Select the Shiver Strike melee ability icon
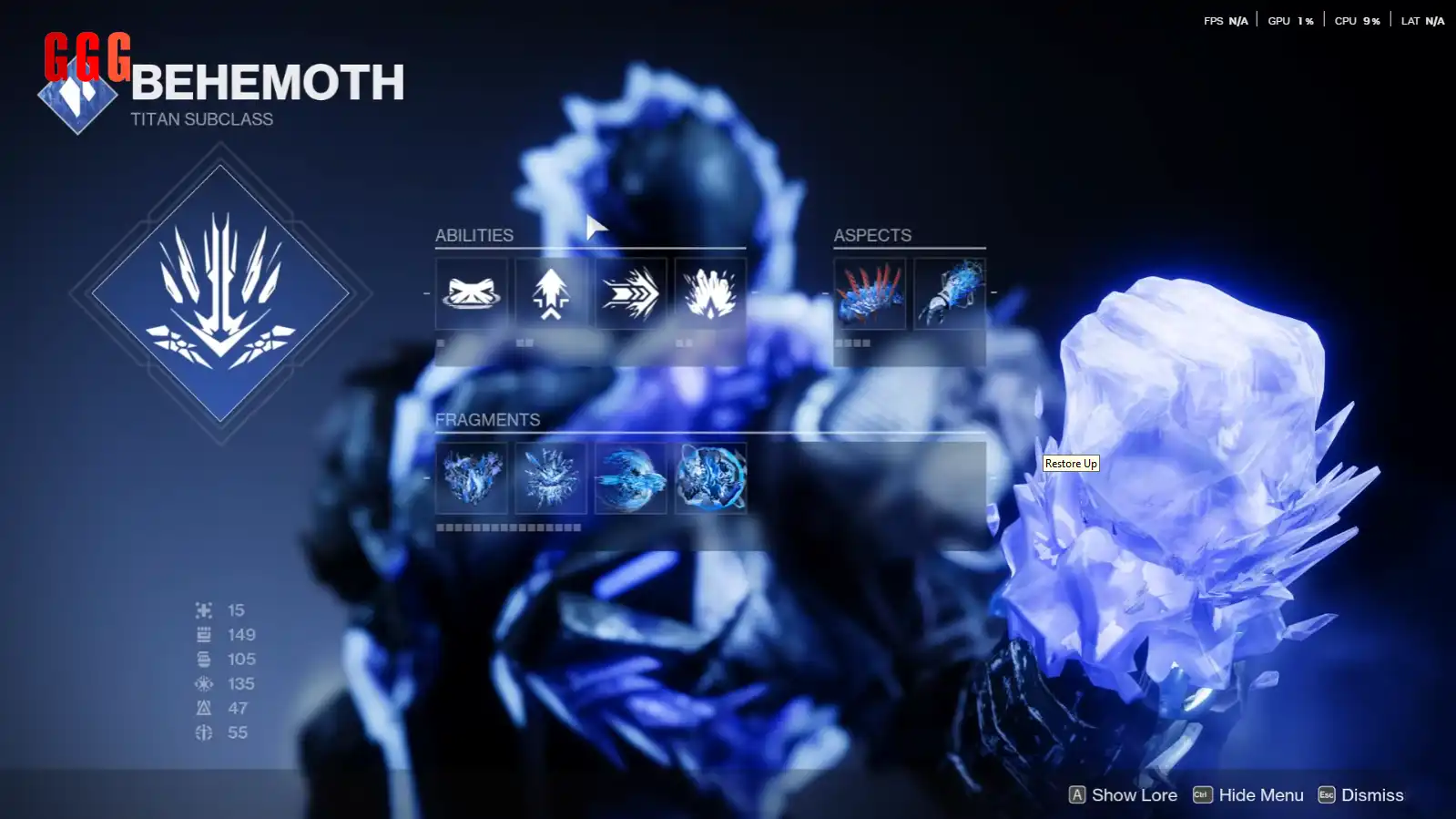Viewport: 1456px width, 819px height. [630, 293]
